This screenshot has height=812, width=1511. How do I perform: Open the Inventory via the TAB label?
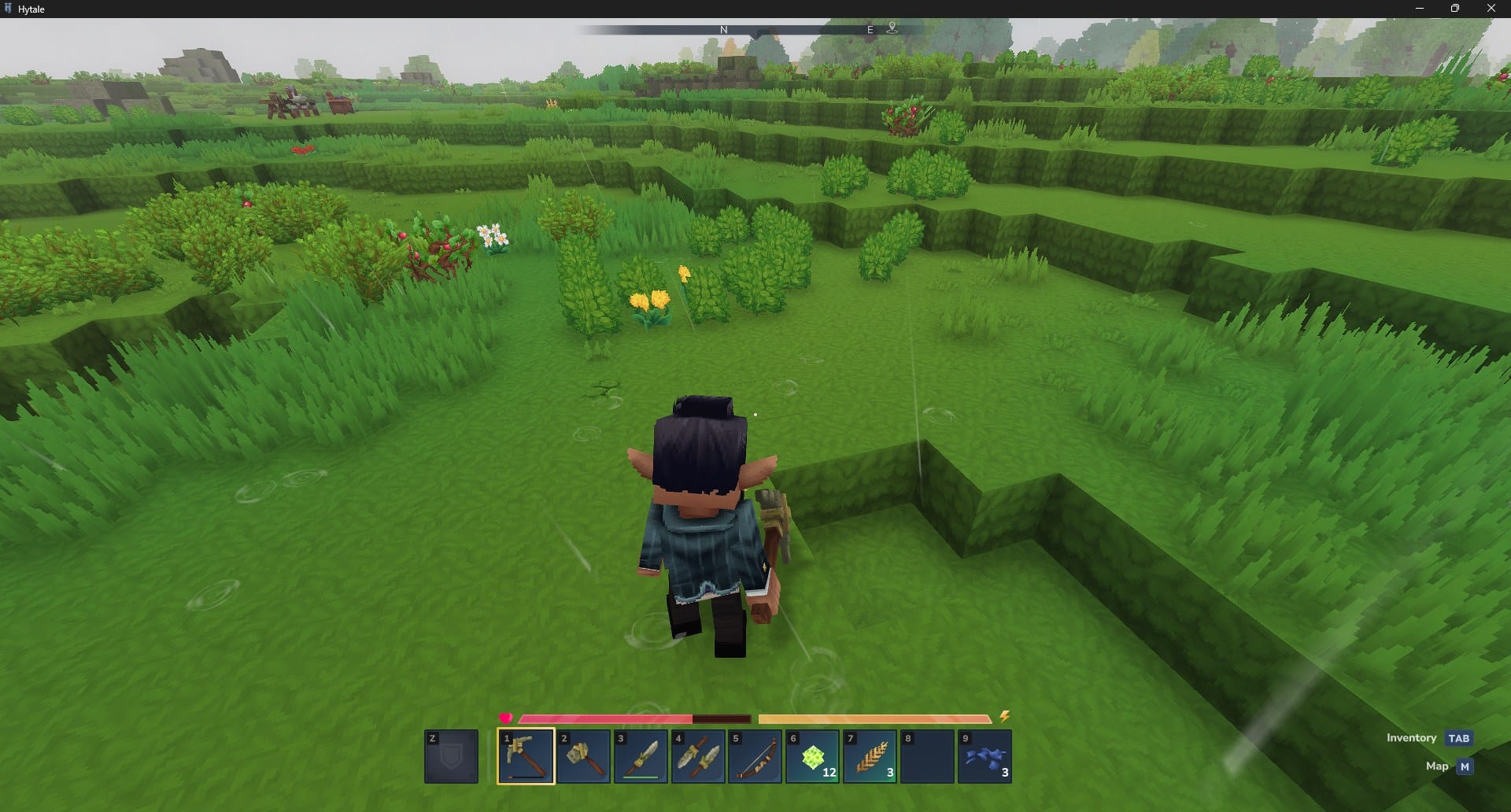pos(1458,738)
